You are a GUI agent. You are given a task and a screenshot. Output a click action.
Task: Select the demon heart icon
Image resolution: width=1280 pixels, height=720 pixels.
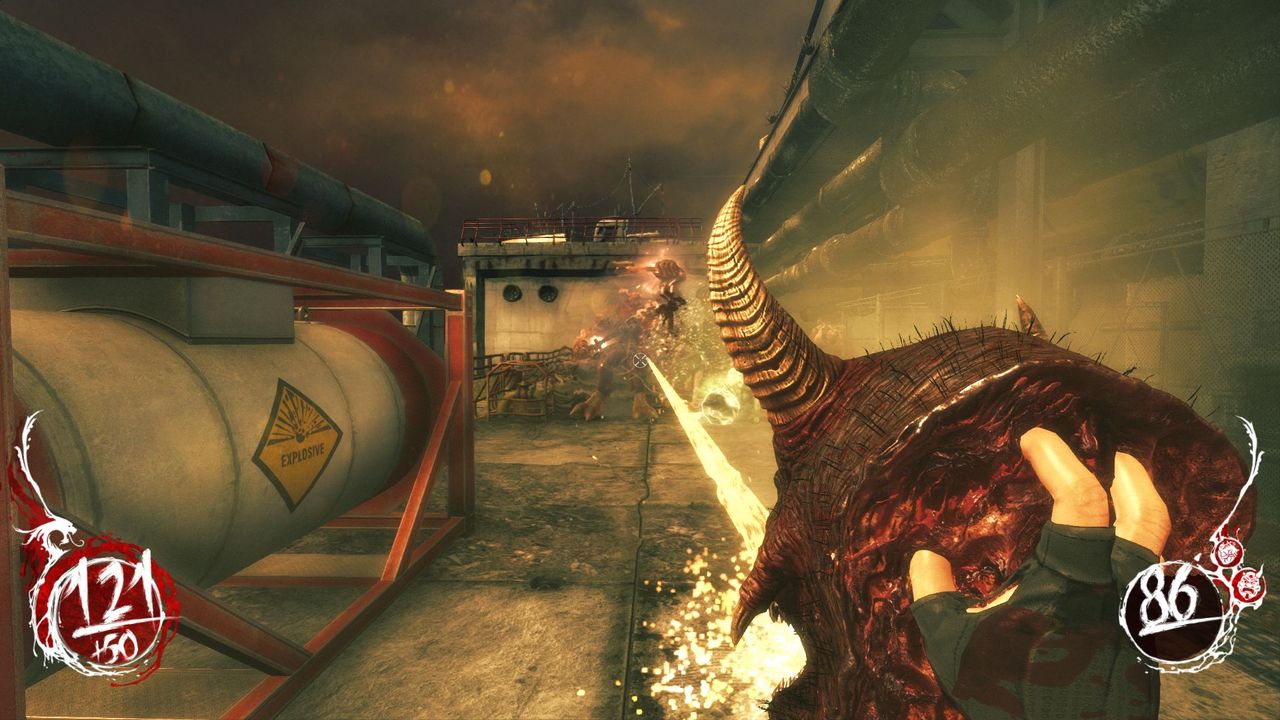pos(1228,552)
